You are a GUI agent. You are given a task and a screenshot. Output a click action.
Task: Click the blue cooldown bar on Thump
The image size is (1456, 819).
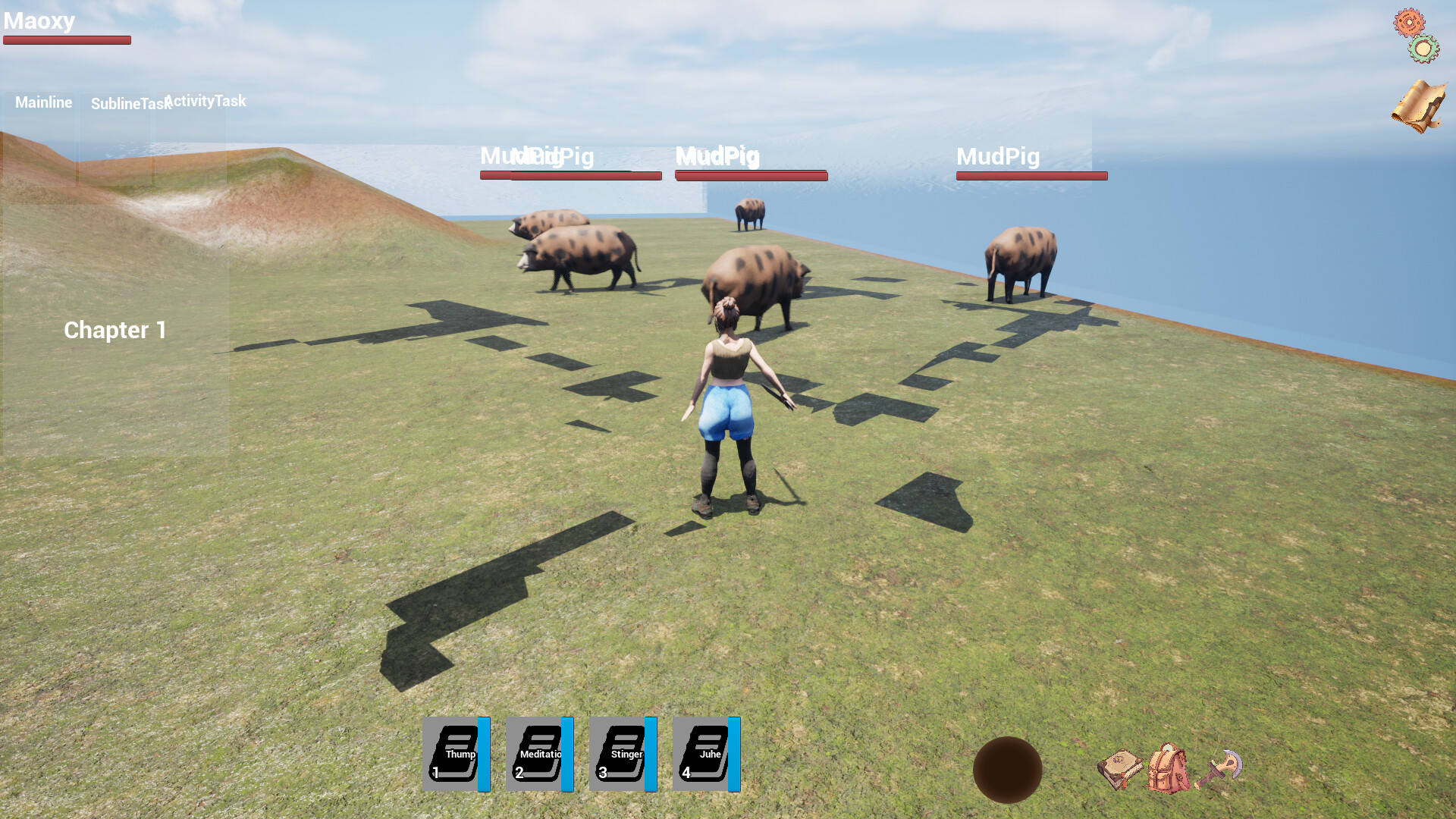483,755
